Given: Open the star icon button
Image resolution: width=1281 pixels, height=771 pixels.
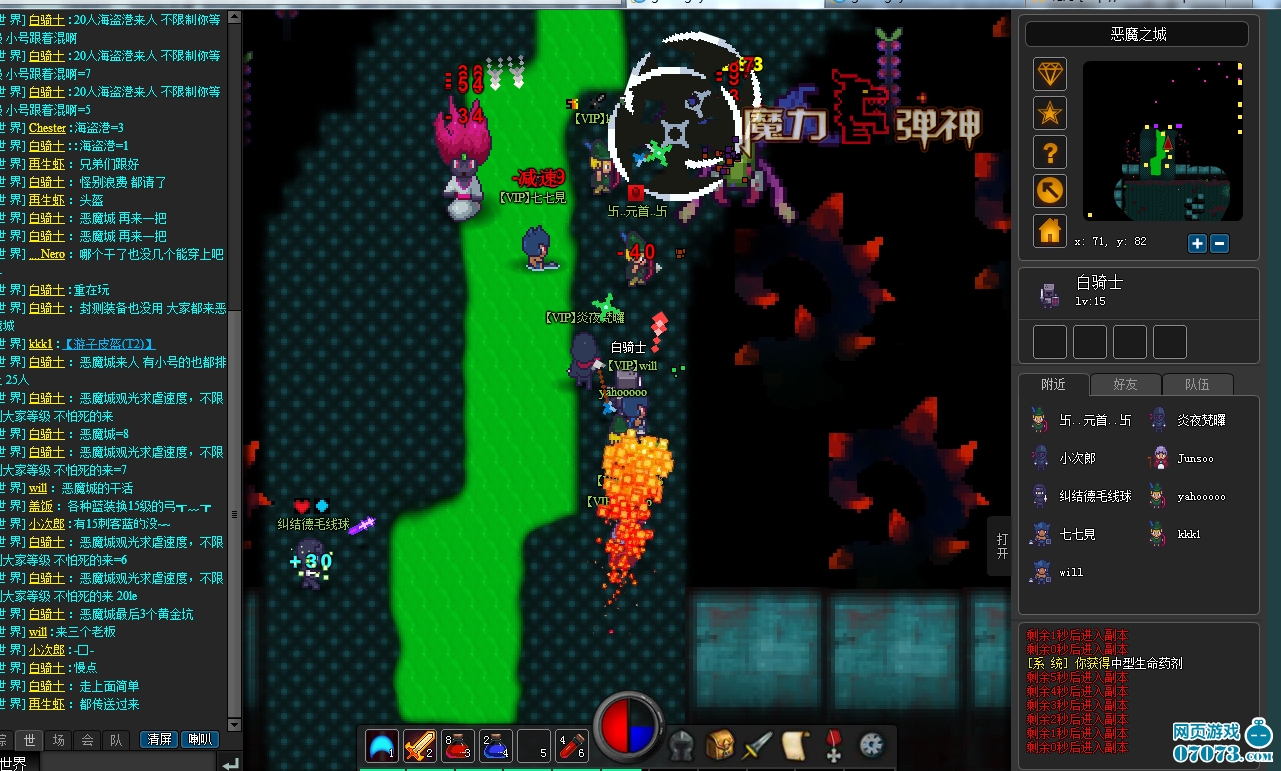Looking at the screenshot, I should [x=1049, y=113].
